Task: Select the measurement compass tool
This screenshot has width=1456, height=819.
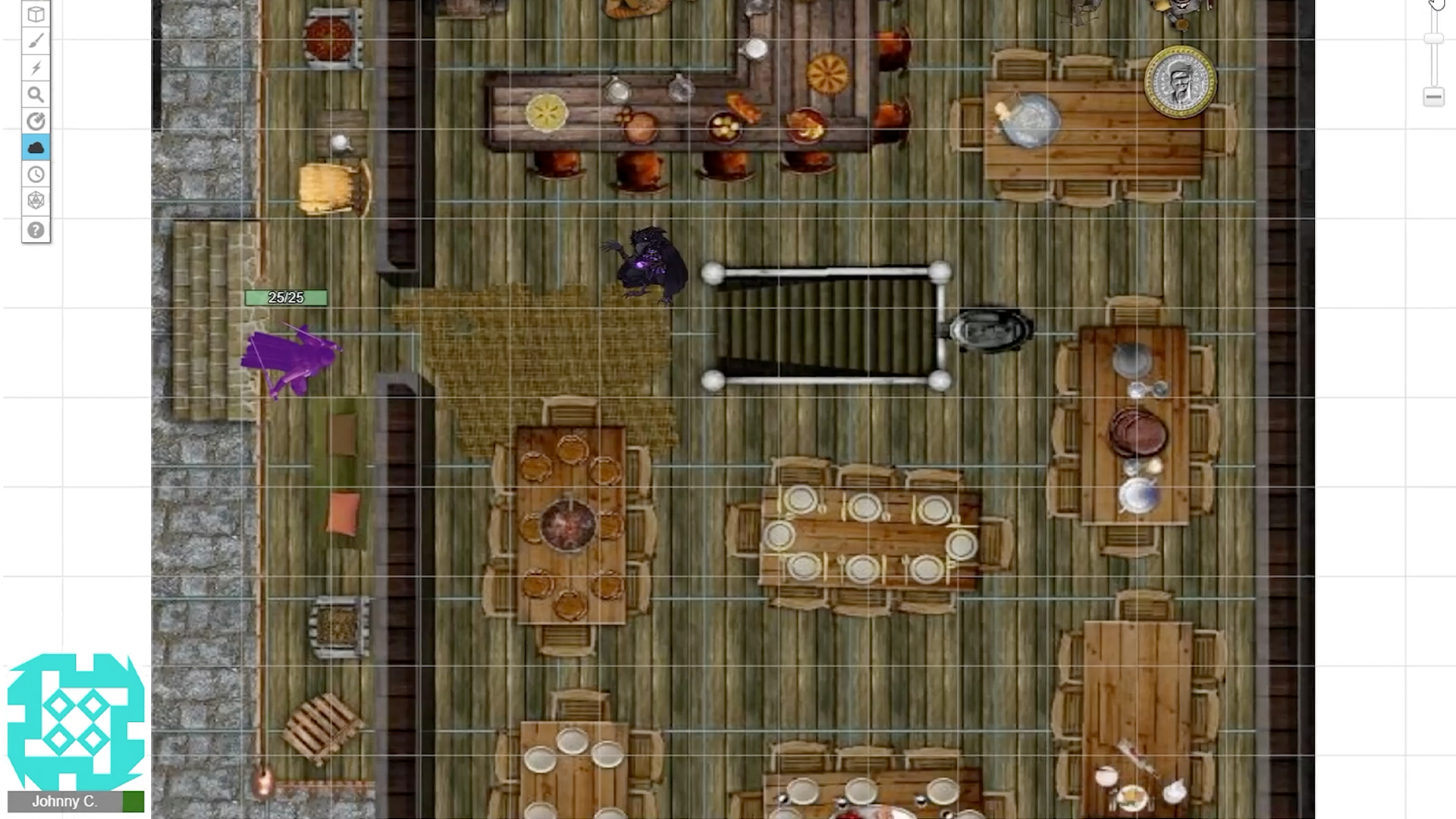Action: [36, 121]
